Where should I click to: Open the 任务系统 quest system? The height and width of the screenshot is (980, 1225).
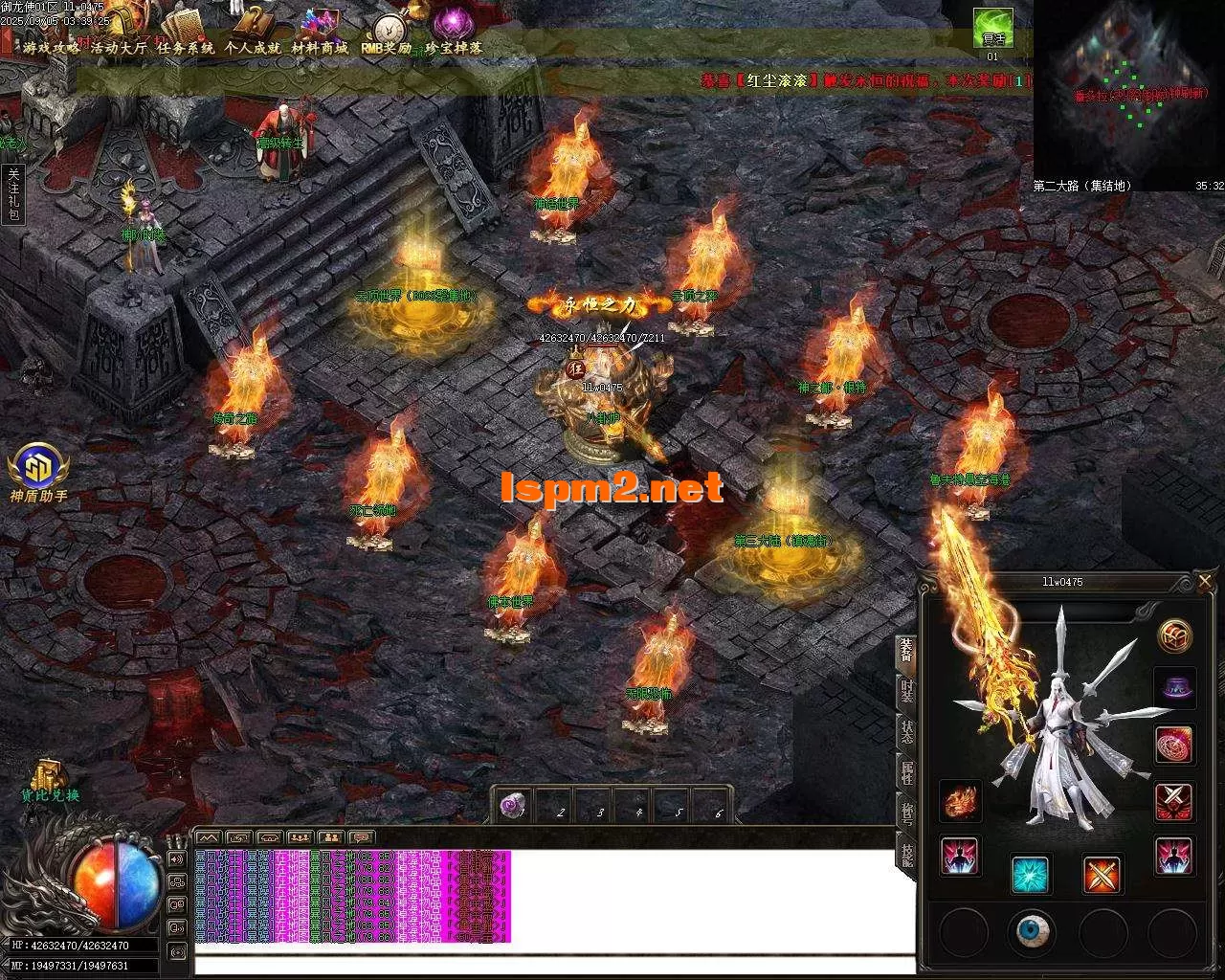coord(186,47)
